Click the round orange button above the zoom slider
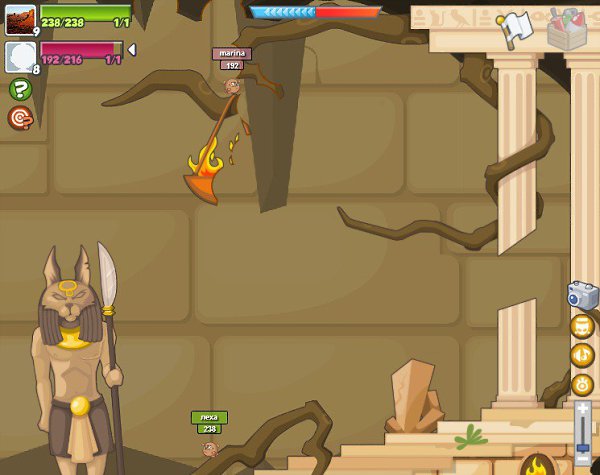Image resolution: width=600 pixels, height=475 pixels. click(x=582, y=384)
